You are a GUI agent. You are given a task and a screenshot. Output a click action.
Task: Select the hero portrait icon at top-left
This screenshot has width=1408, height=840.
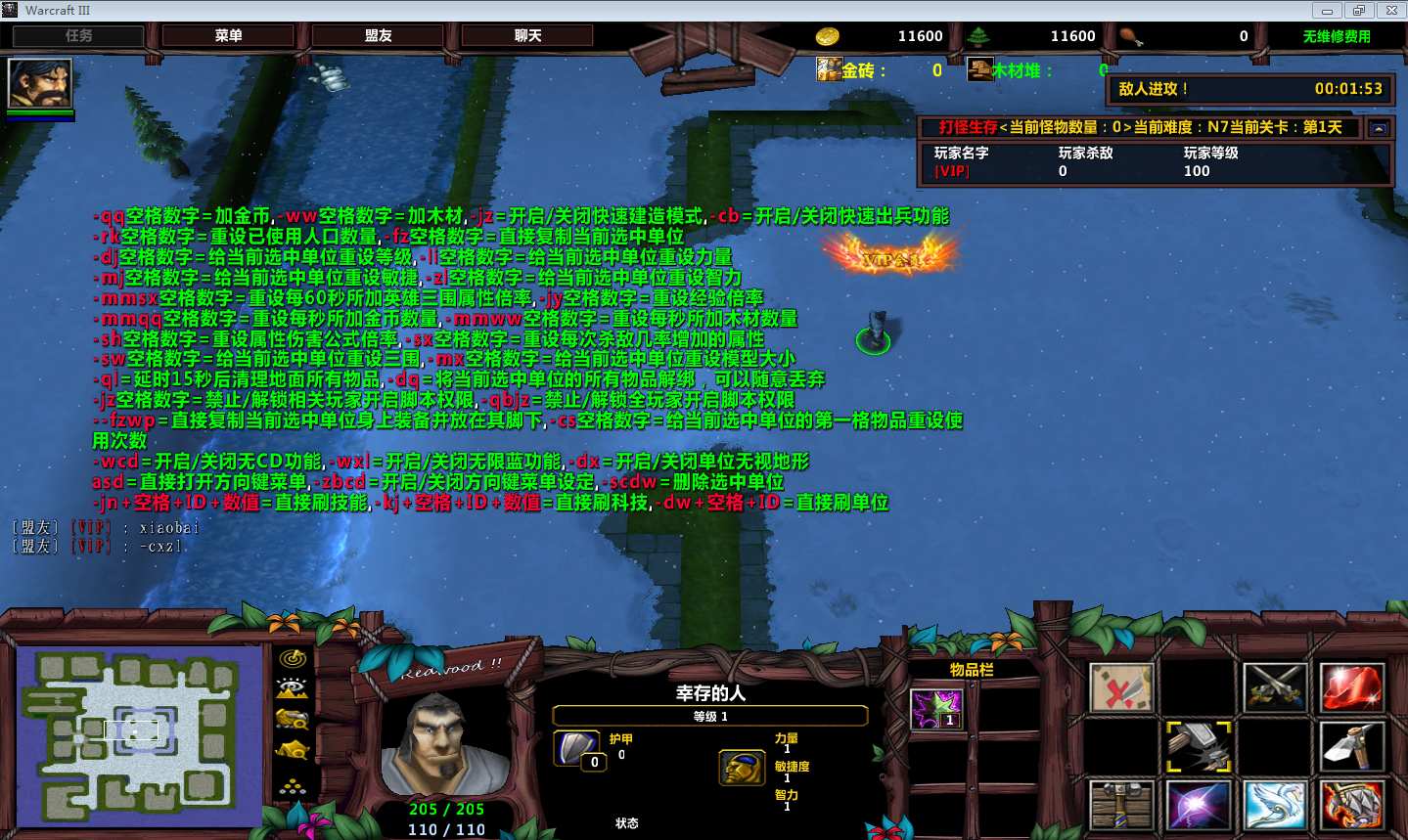40,84
